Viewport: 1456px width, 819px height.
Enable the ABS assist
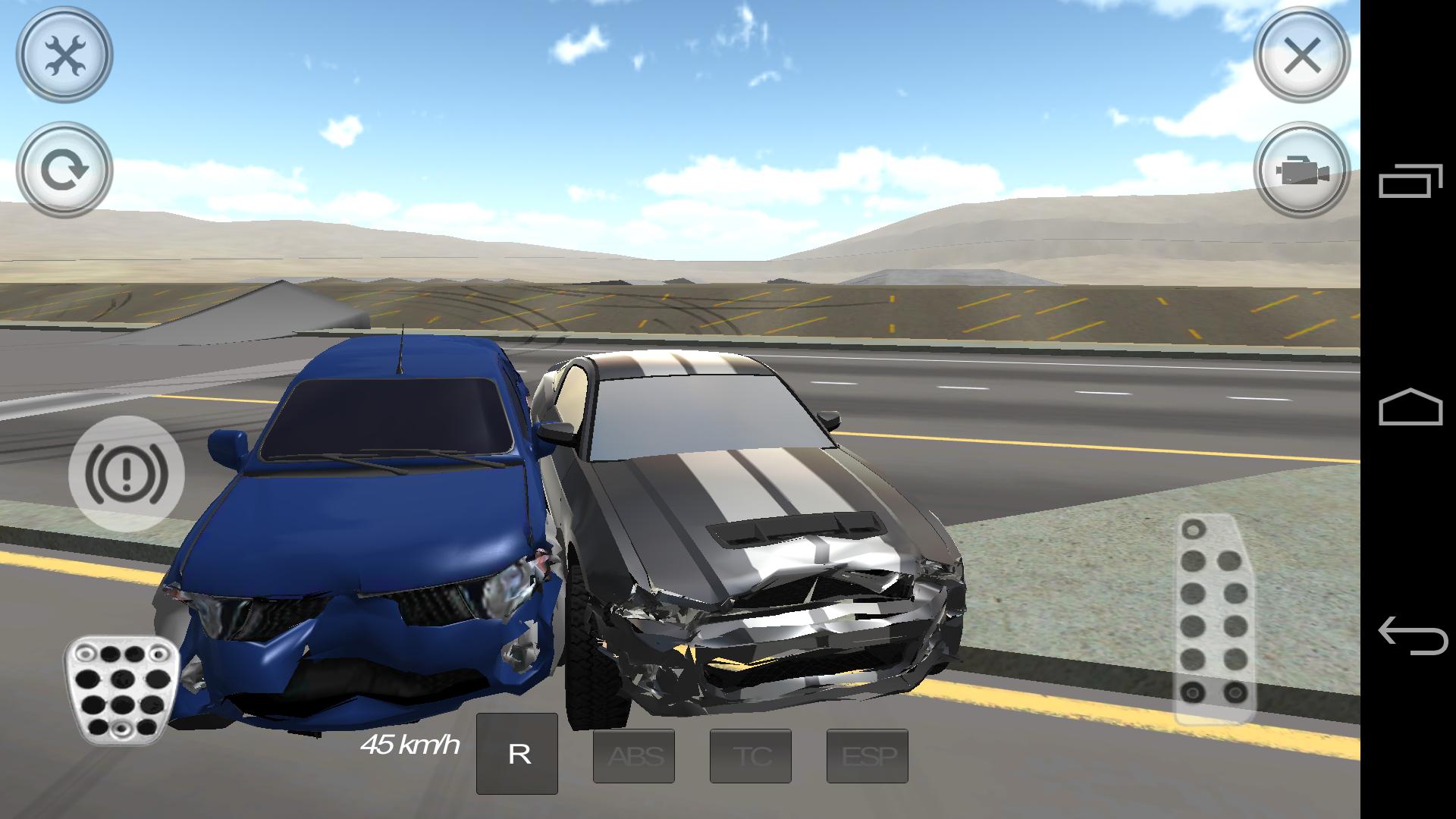pyautogui.click(x=634, y=755)
